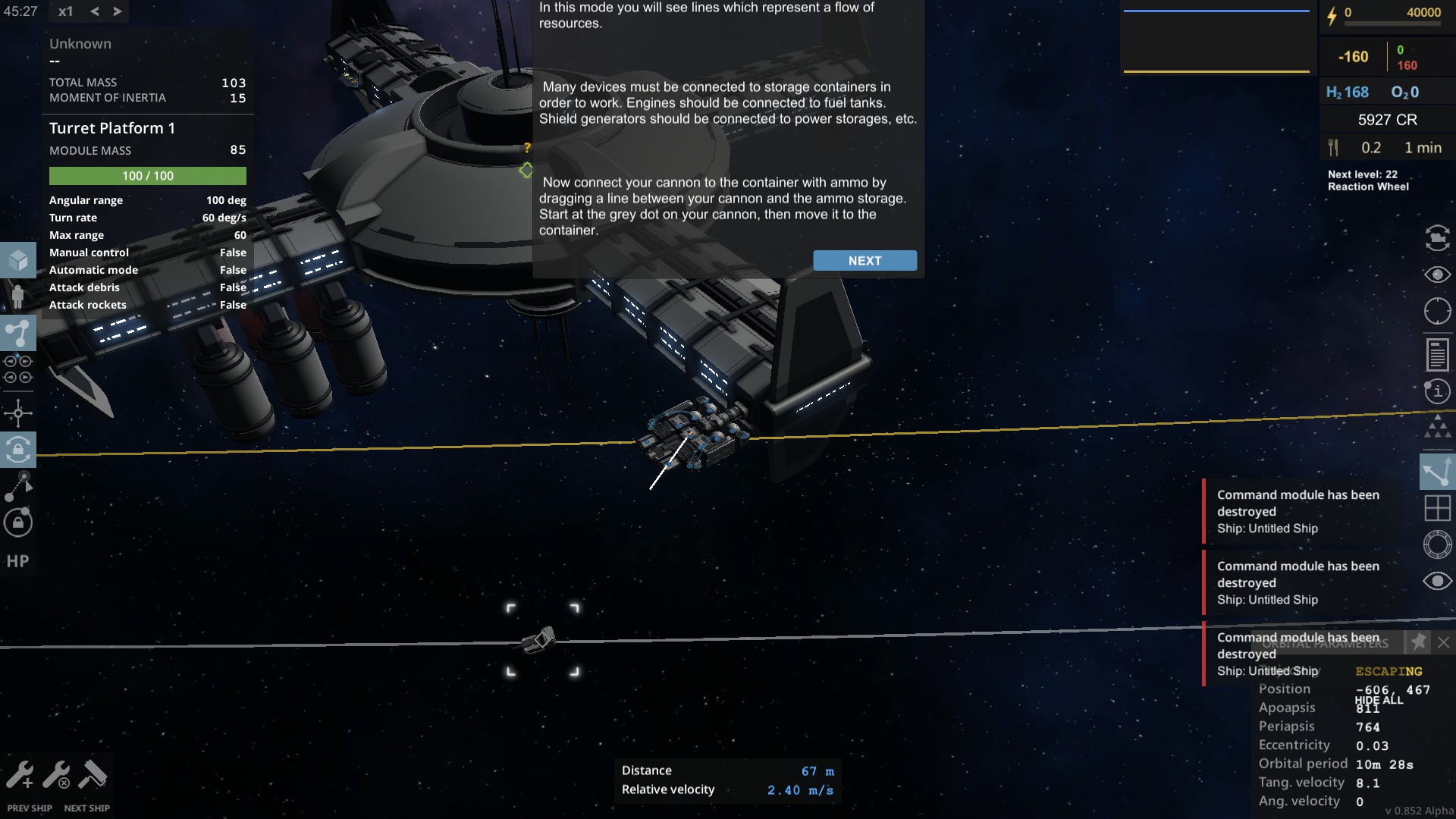Pin the Orbital Parameters panel
The image size is (1456, 819).
click(x=1417, y=642)
